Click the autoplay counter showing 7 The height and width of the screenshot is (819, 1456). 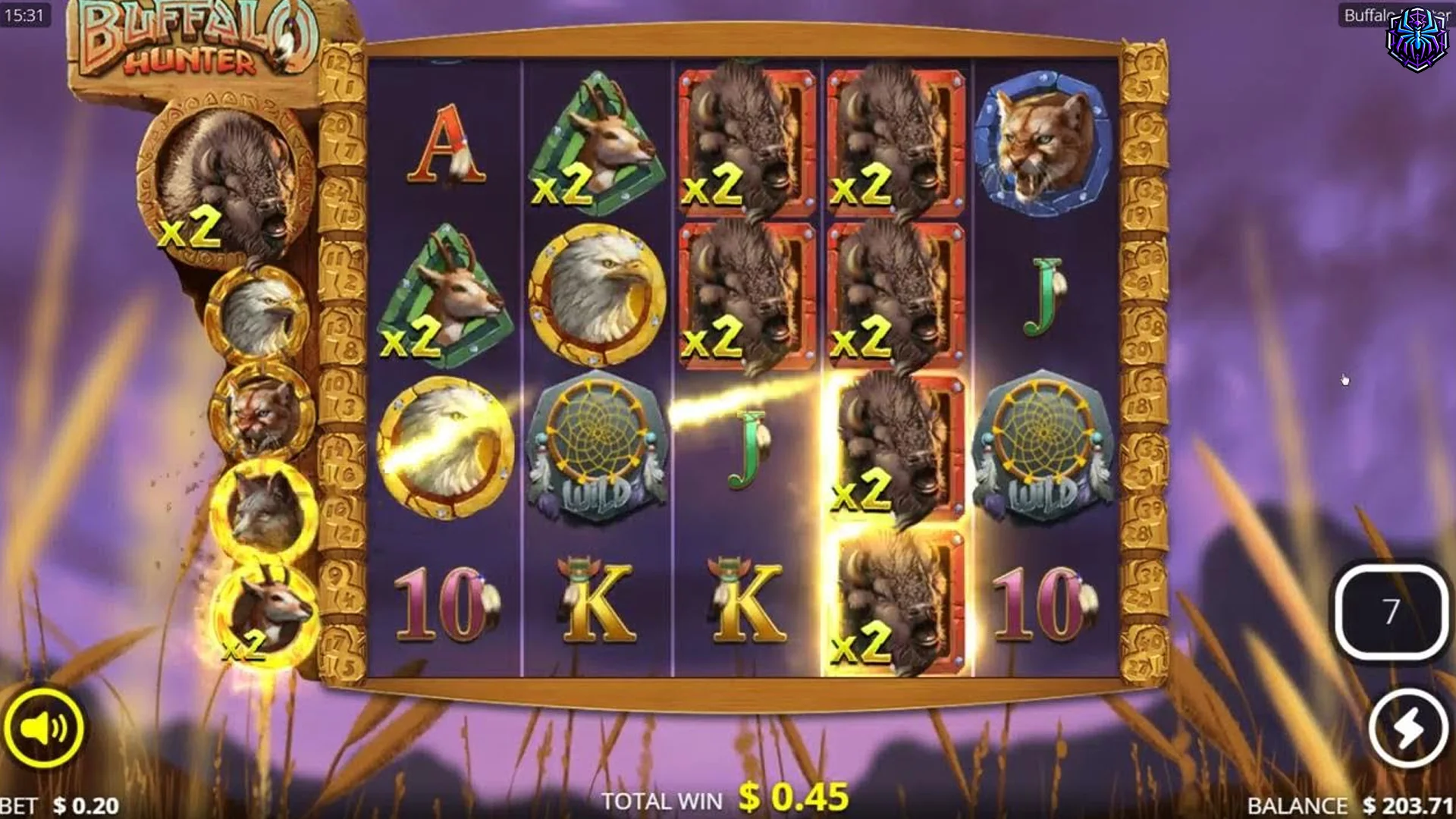point(1391,611)
